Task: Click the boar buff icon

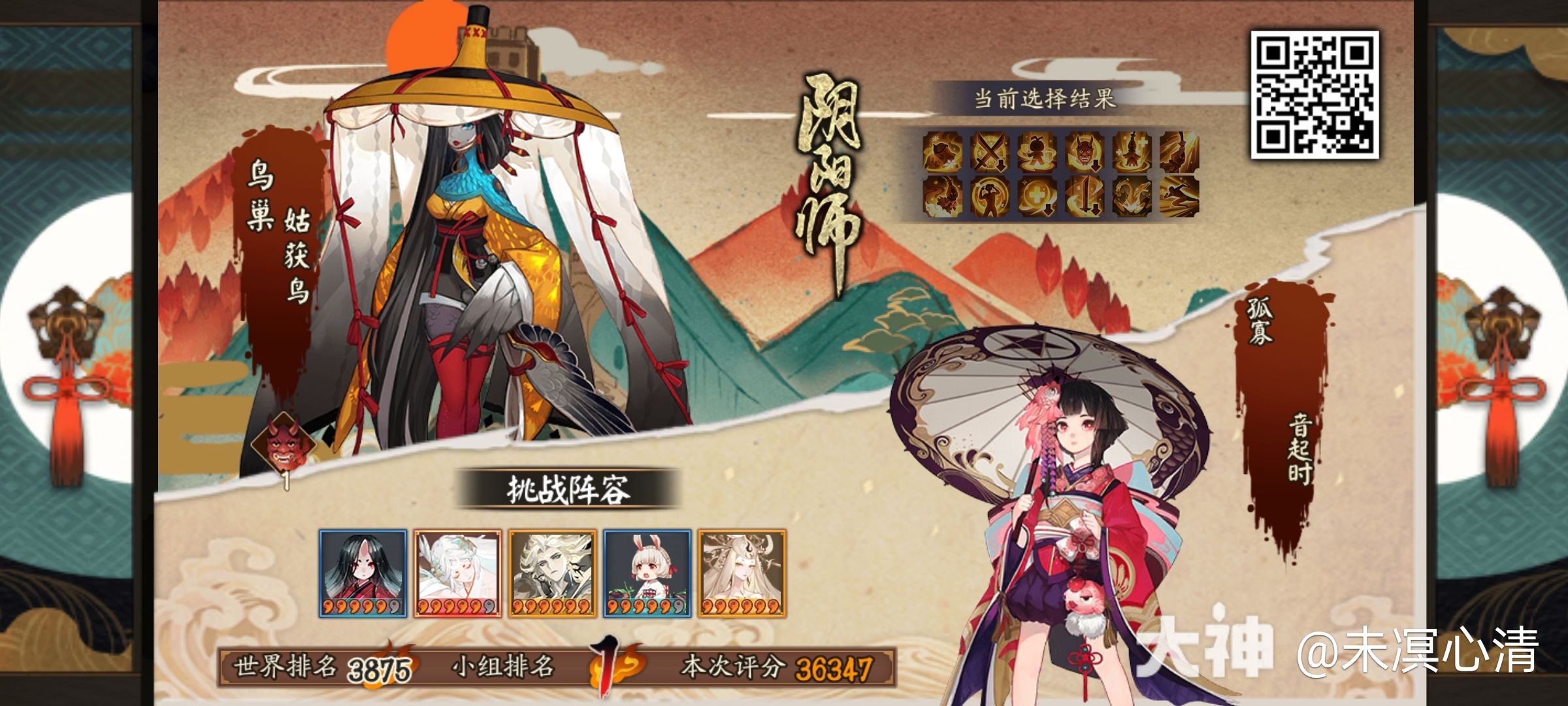Action: pyautogui.click(x=942, y=152)
